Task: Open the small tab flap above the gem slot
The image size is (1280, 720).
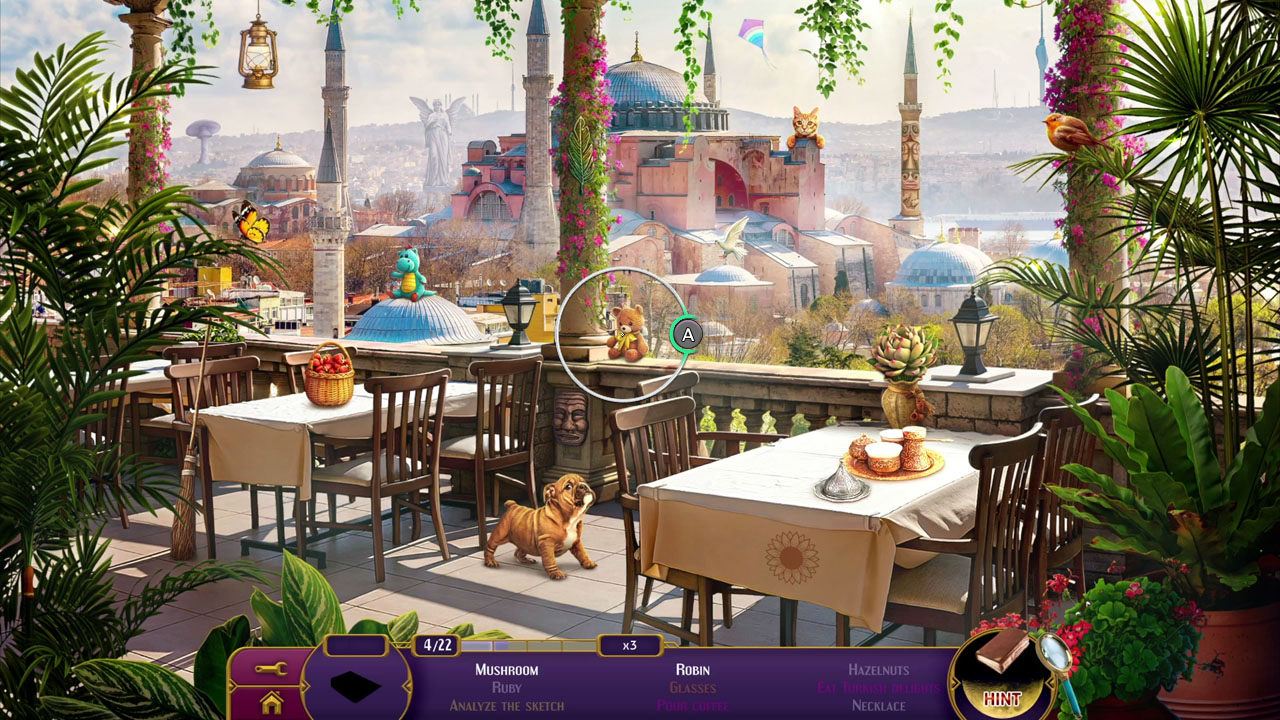Action: point(356,645)
